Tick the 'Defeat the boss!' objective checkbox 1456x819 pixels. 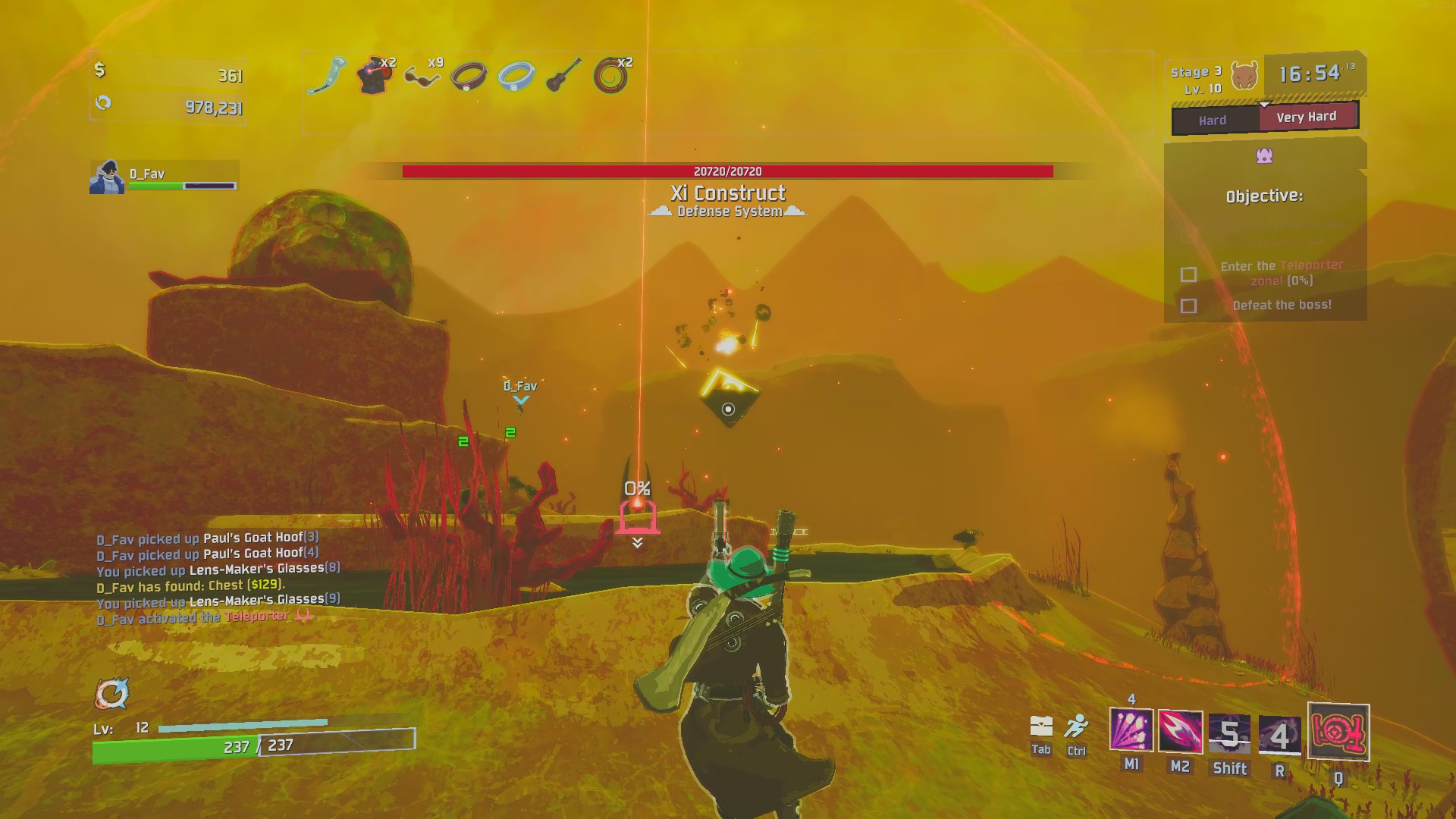1188,306
